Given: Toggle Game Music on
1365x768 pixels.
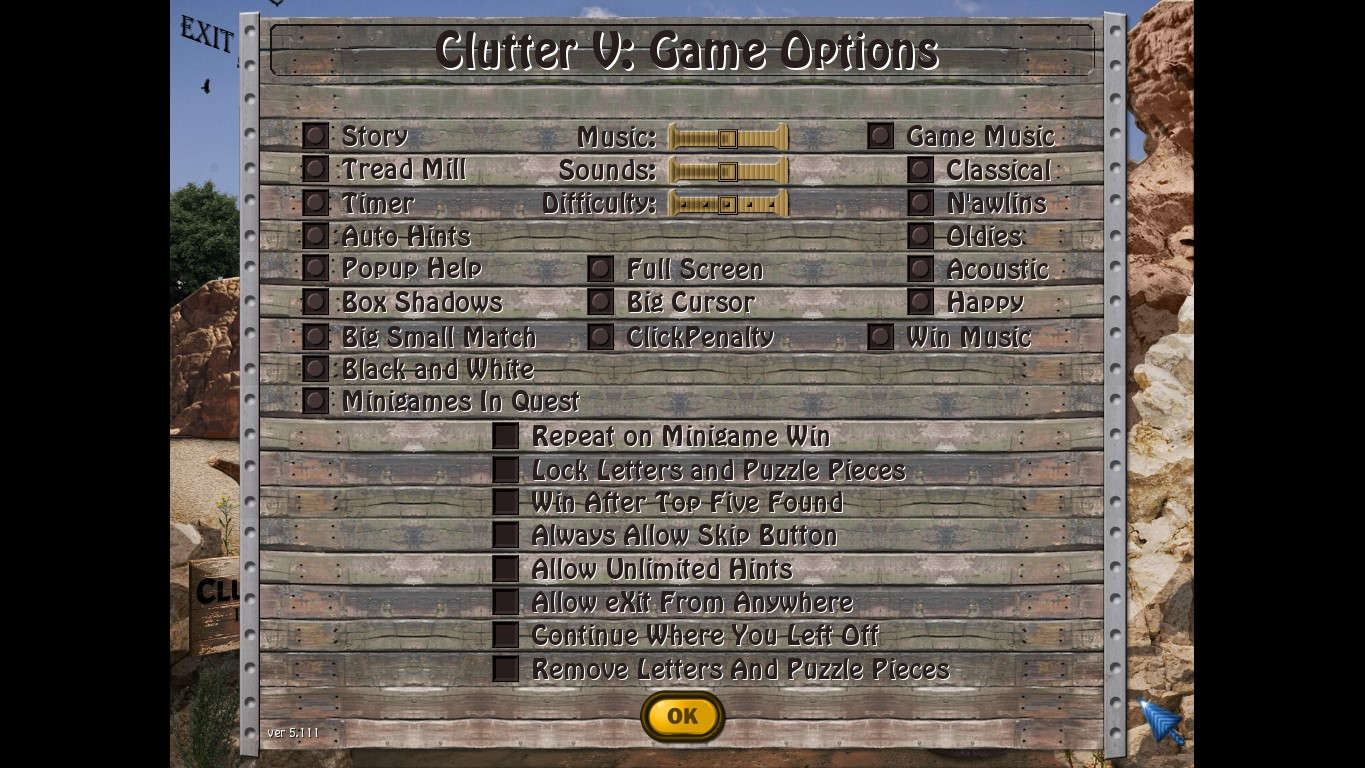Looking at the screenshot, I should coord(880,135).
